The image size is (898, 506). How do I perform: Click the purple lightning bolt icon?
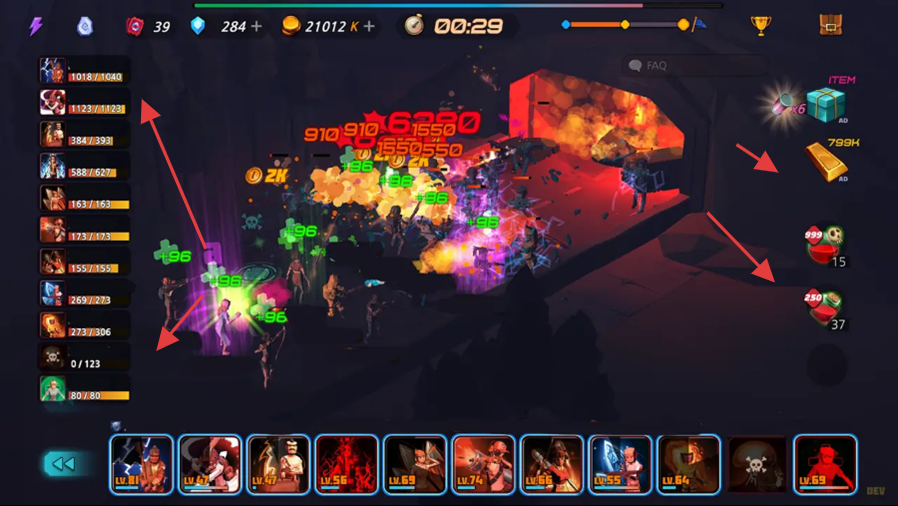tap(36, 26)
